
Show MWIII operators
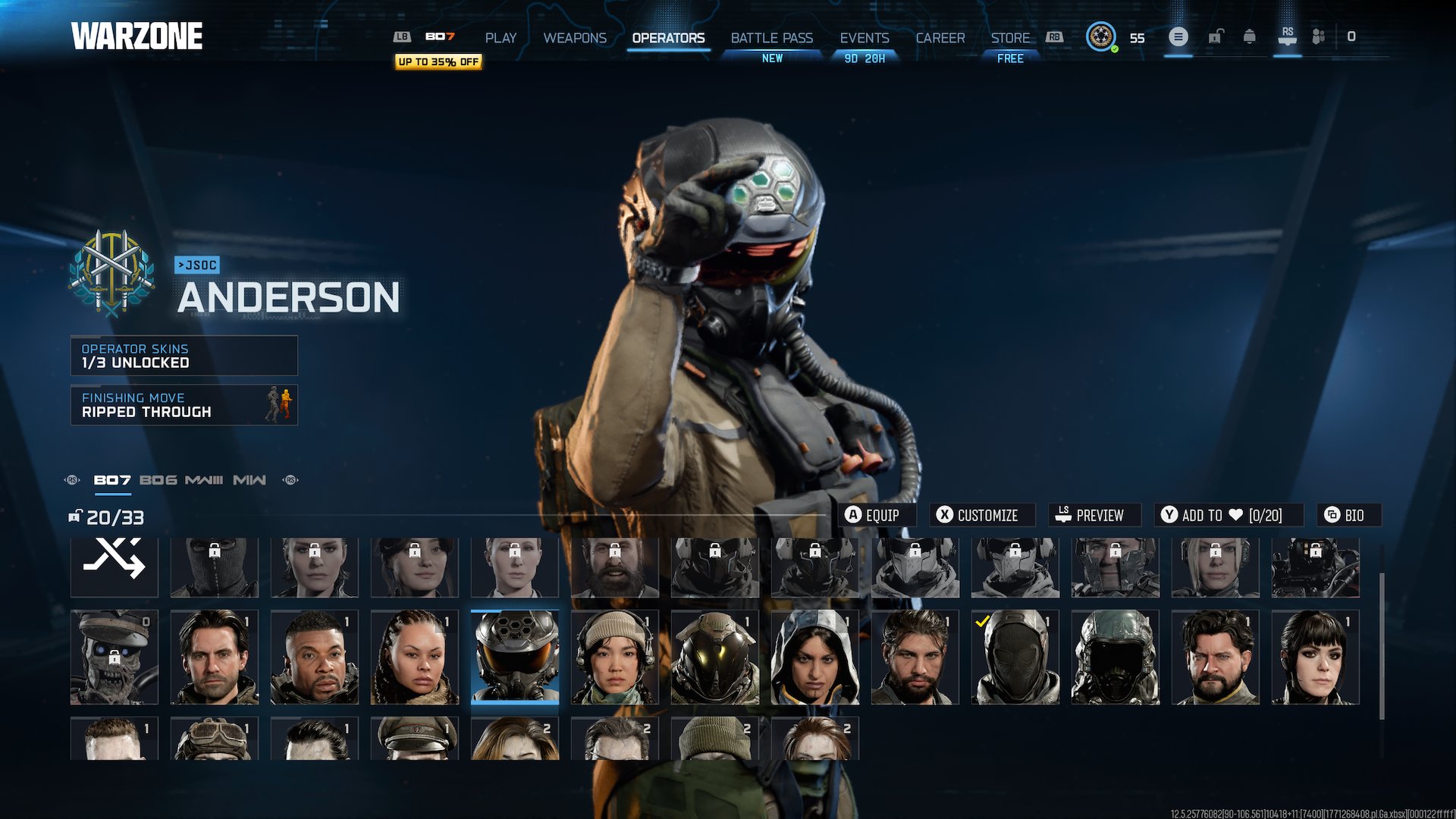coord(203,480)
